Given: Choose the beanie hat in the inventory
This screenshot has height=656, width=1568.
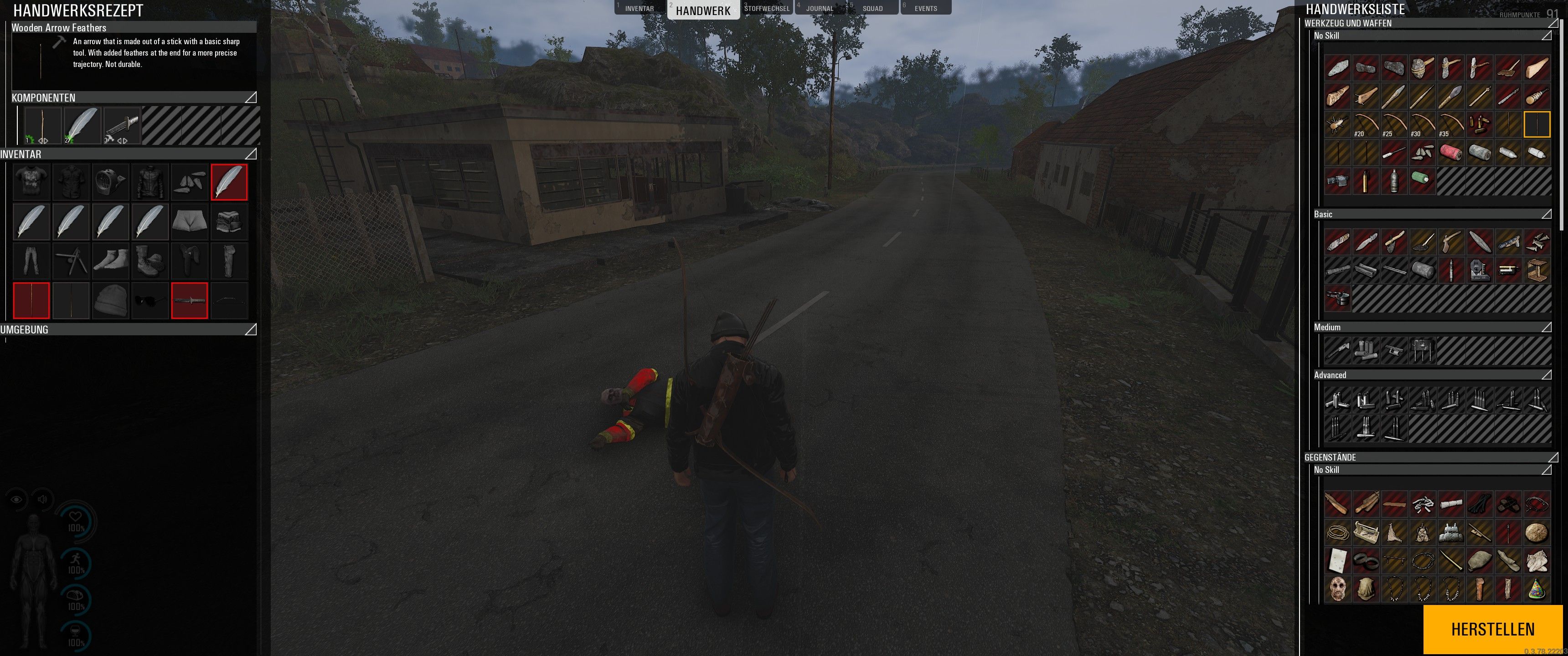Looking at the screenshot, I should [110, 300].
